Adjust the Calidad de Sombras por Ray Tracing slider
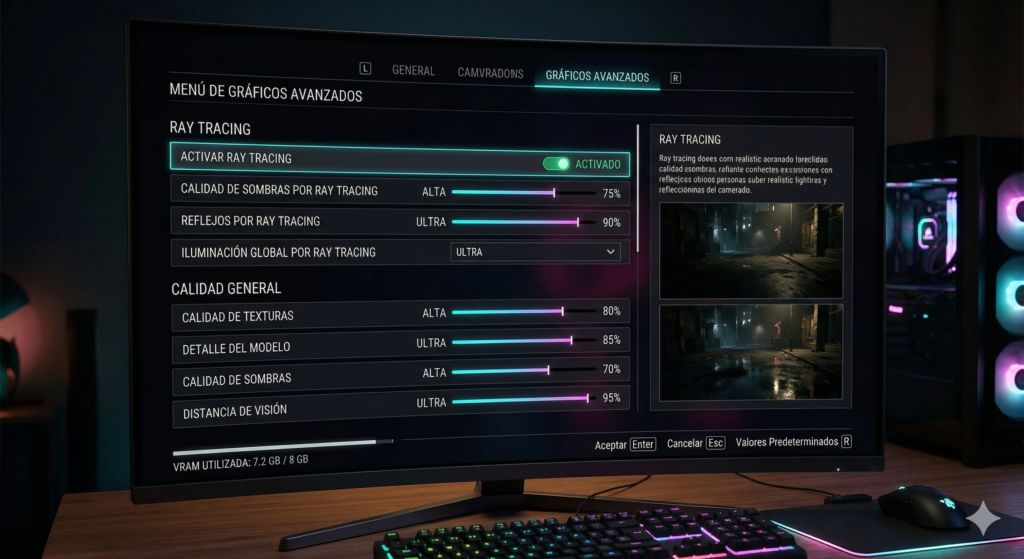This screenshot has height=559, width=1024. (554, 192)
